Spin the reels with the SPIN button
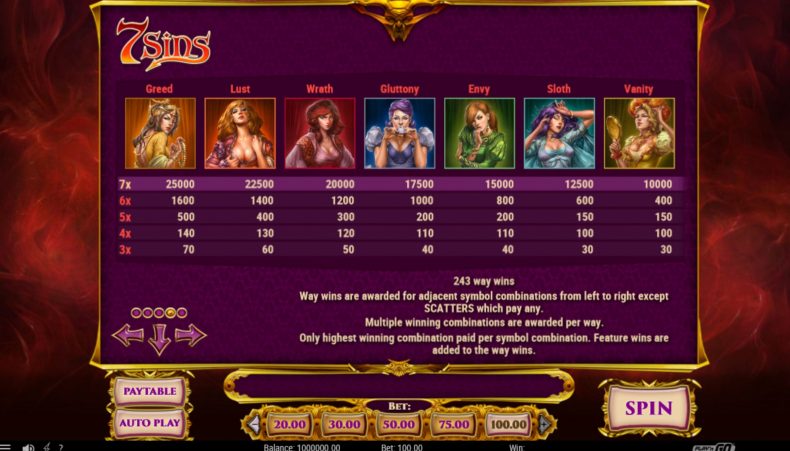This screenshot has height=451, width=790. (x=649, y=408)
